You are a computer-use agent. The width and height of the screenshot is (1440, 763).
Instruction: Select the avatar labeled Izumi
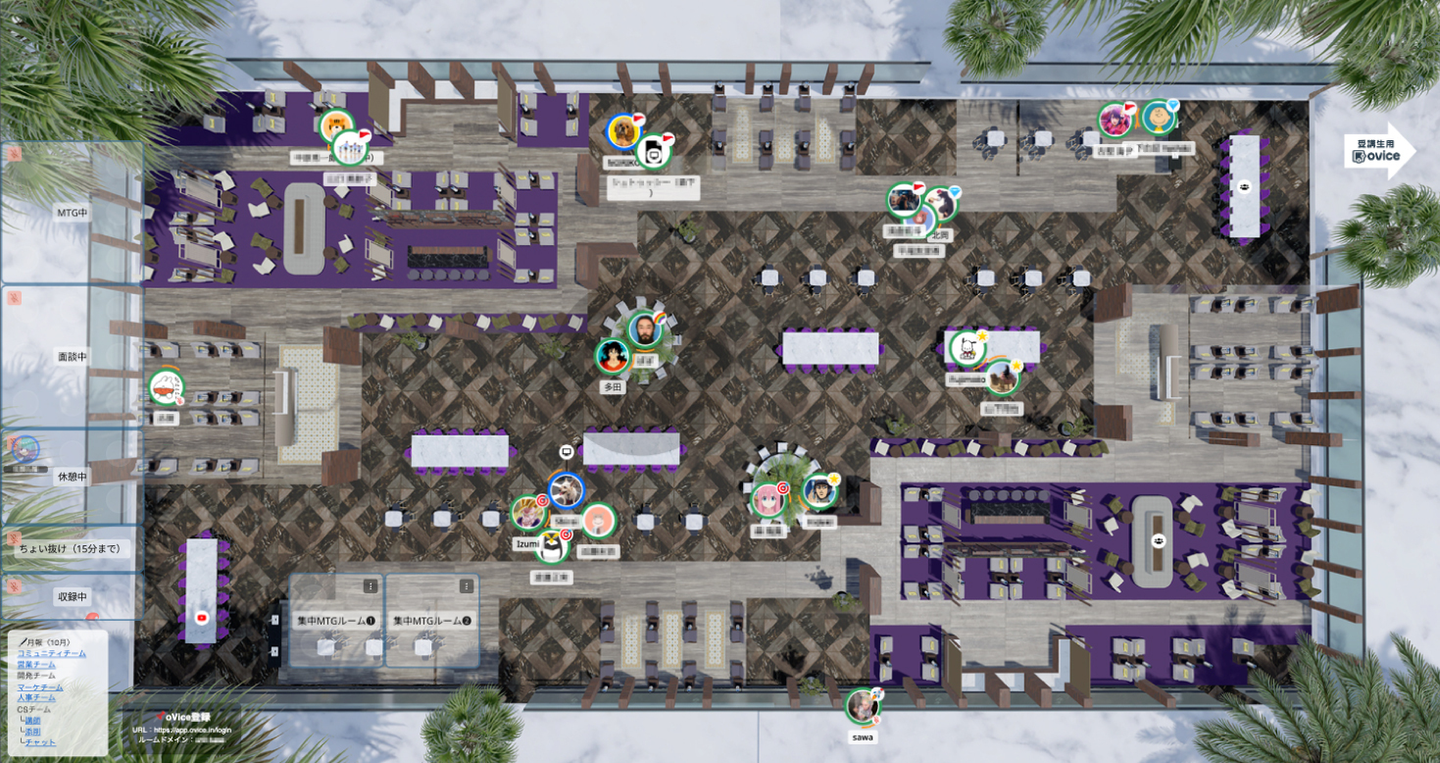tap(528, 513)
